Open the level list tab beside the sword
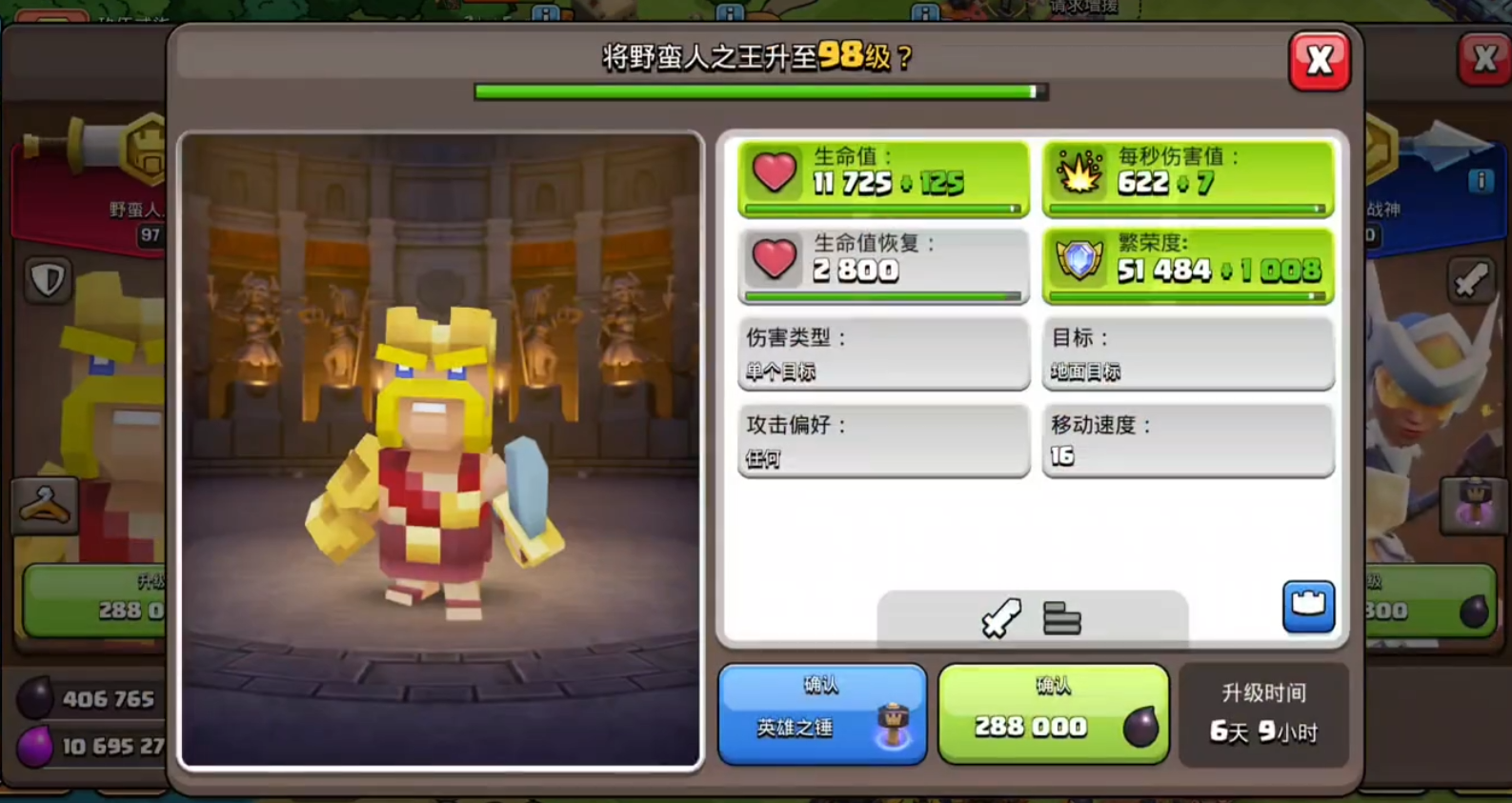The width and height of the screenshot is (1512, 803). click(1060, 618)
